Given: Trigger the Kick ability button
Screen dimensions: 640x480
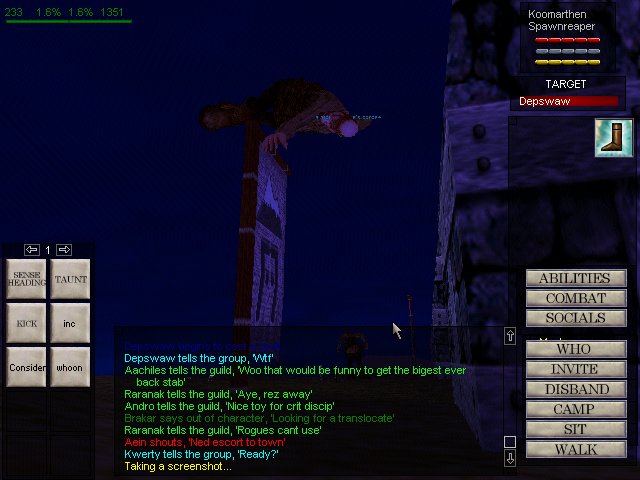Looking at the screenshot, I should click(x=26, y=323).
